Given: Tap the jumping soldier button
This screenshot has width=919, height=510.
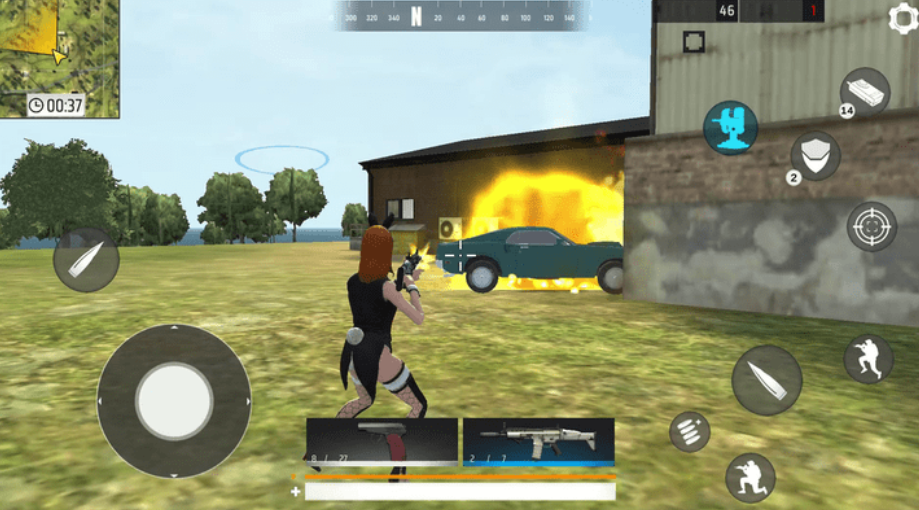Looking at the screenshot, I should tap(868, 358).
